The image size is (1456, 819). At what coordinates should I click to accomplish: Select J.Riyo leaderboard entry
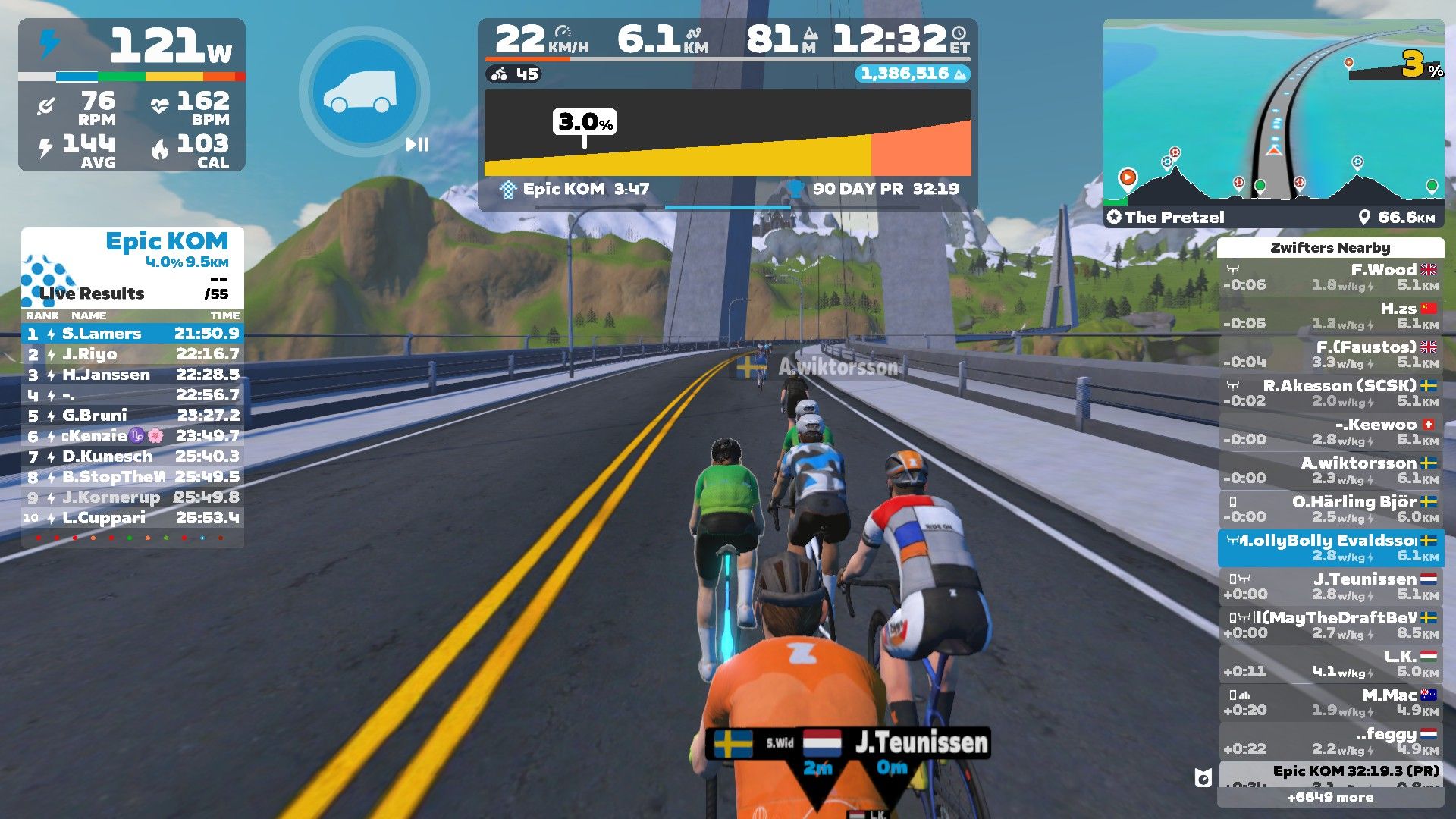coord(133,354)
